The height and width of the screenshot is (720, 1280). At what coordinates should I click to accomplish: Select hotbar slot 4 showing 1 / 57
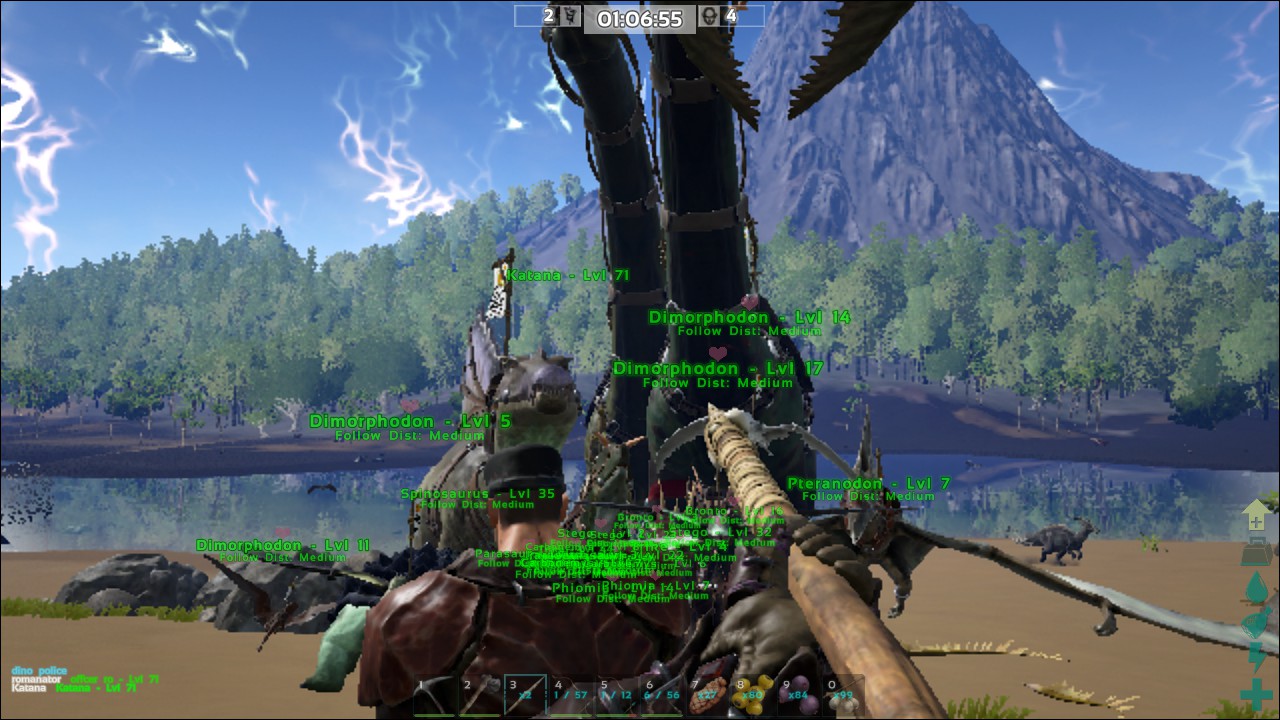(571, 694)
